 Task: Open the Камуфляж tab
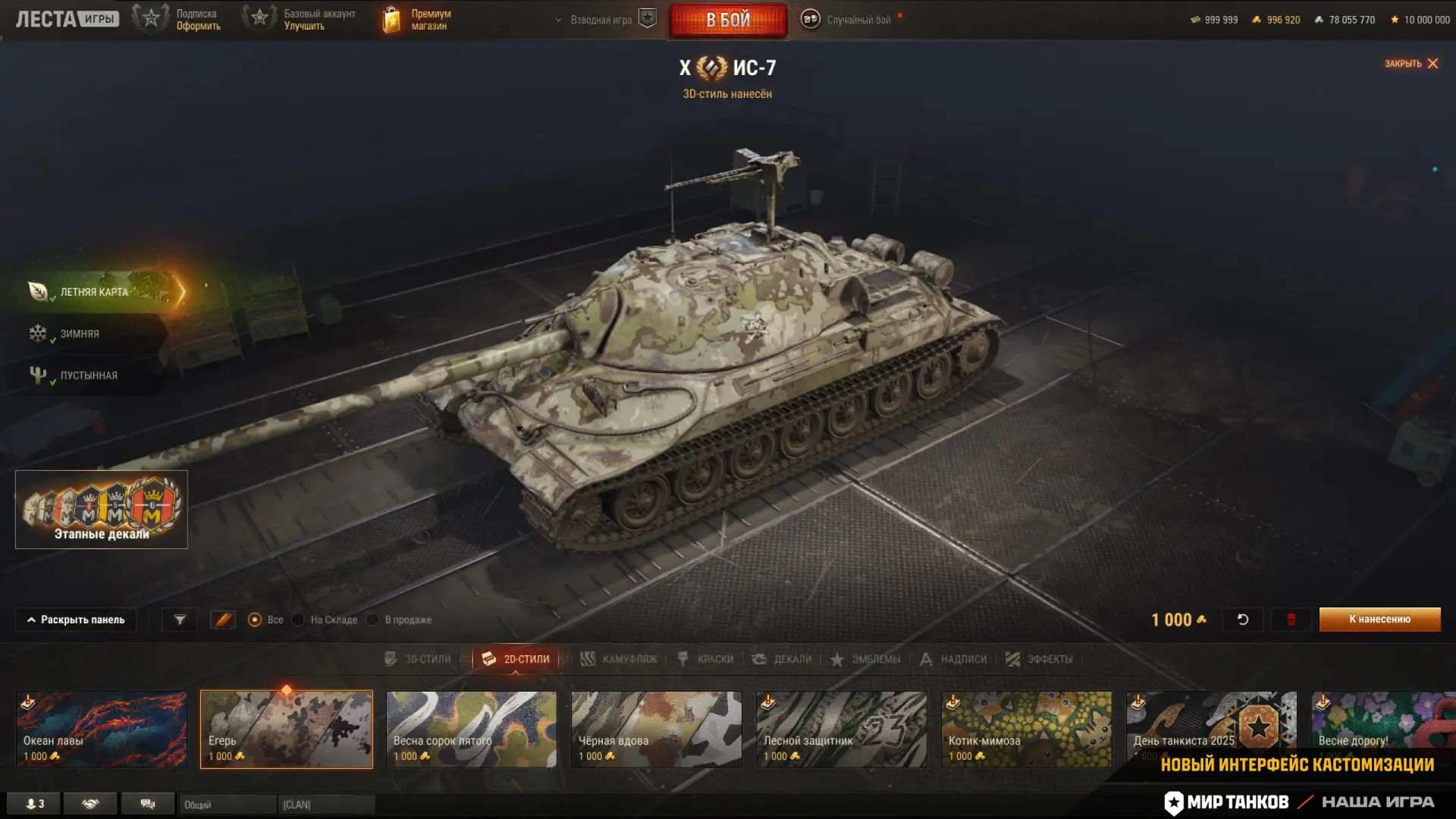619,659
